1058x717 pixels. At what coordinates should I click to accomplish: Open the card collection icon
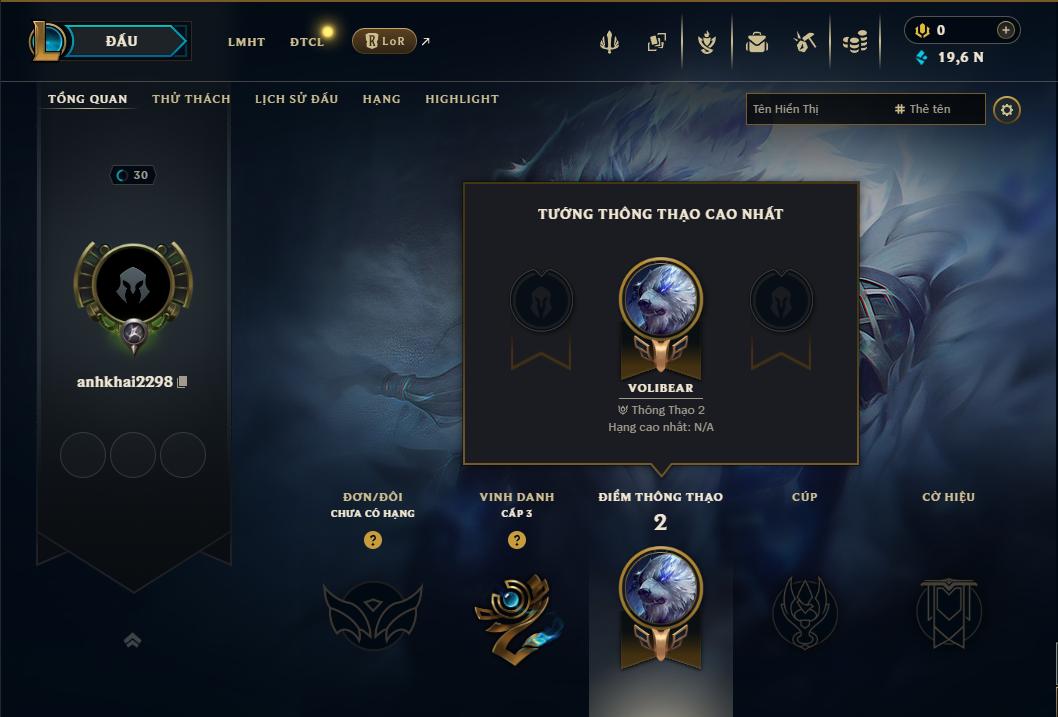[x=656, y=42]
